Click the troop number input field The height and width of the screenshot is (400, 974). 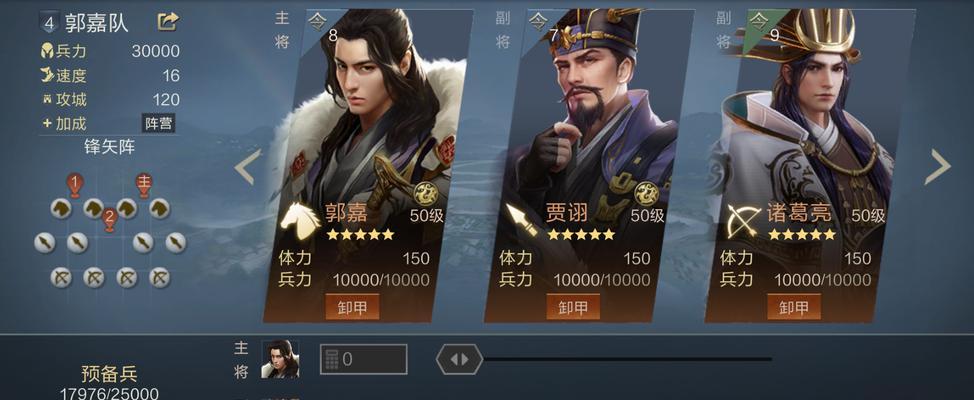[x=363, y=359]
